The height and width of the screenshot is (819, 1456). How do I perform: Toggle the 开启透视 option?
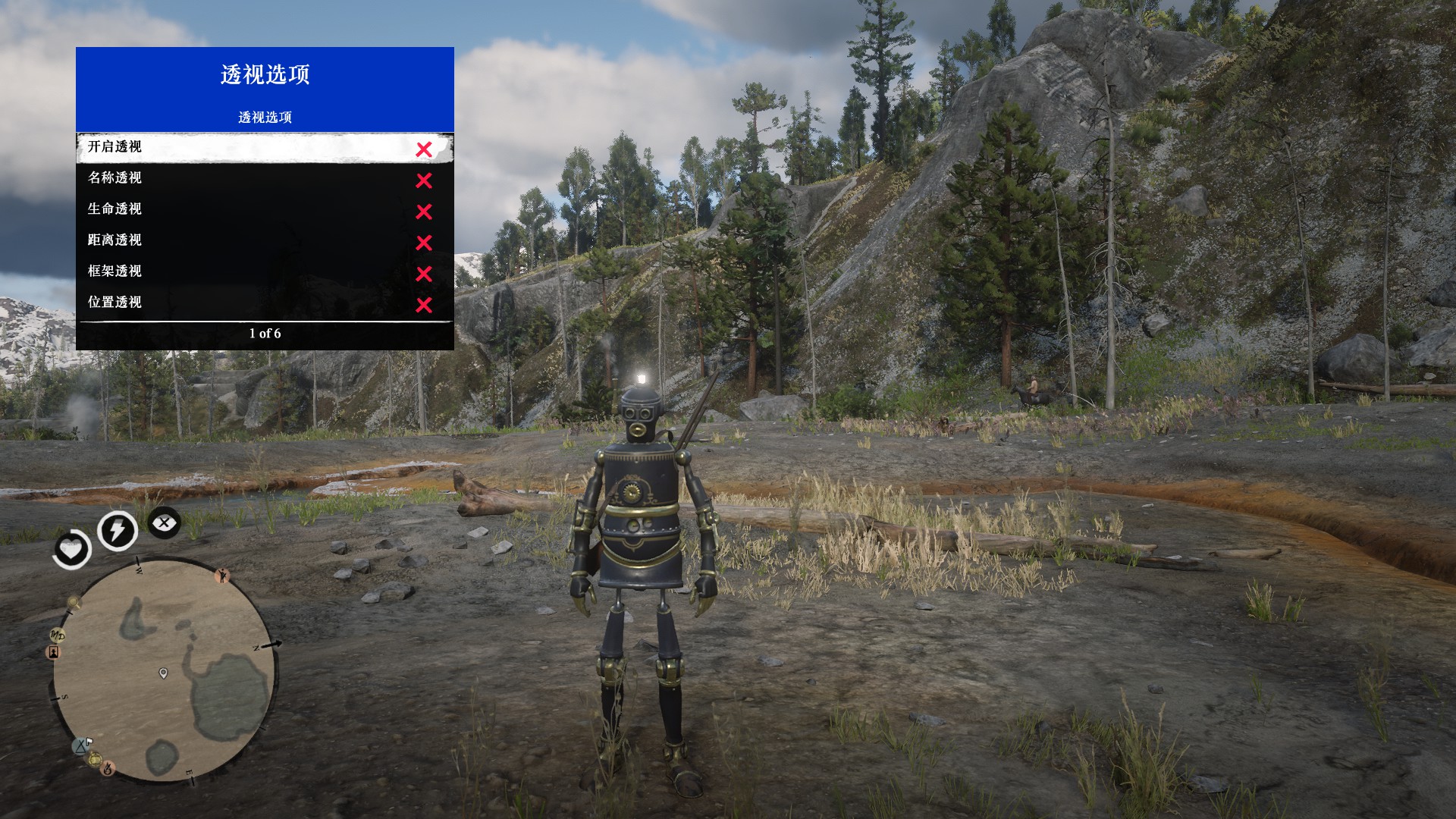point(265,148)
